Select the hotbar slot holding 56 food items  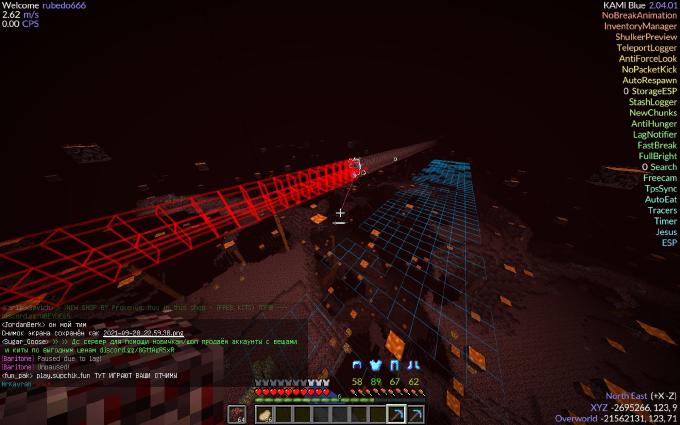[x=266, y=414]
